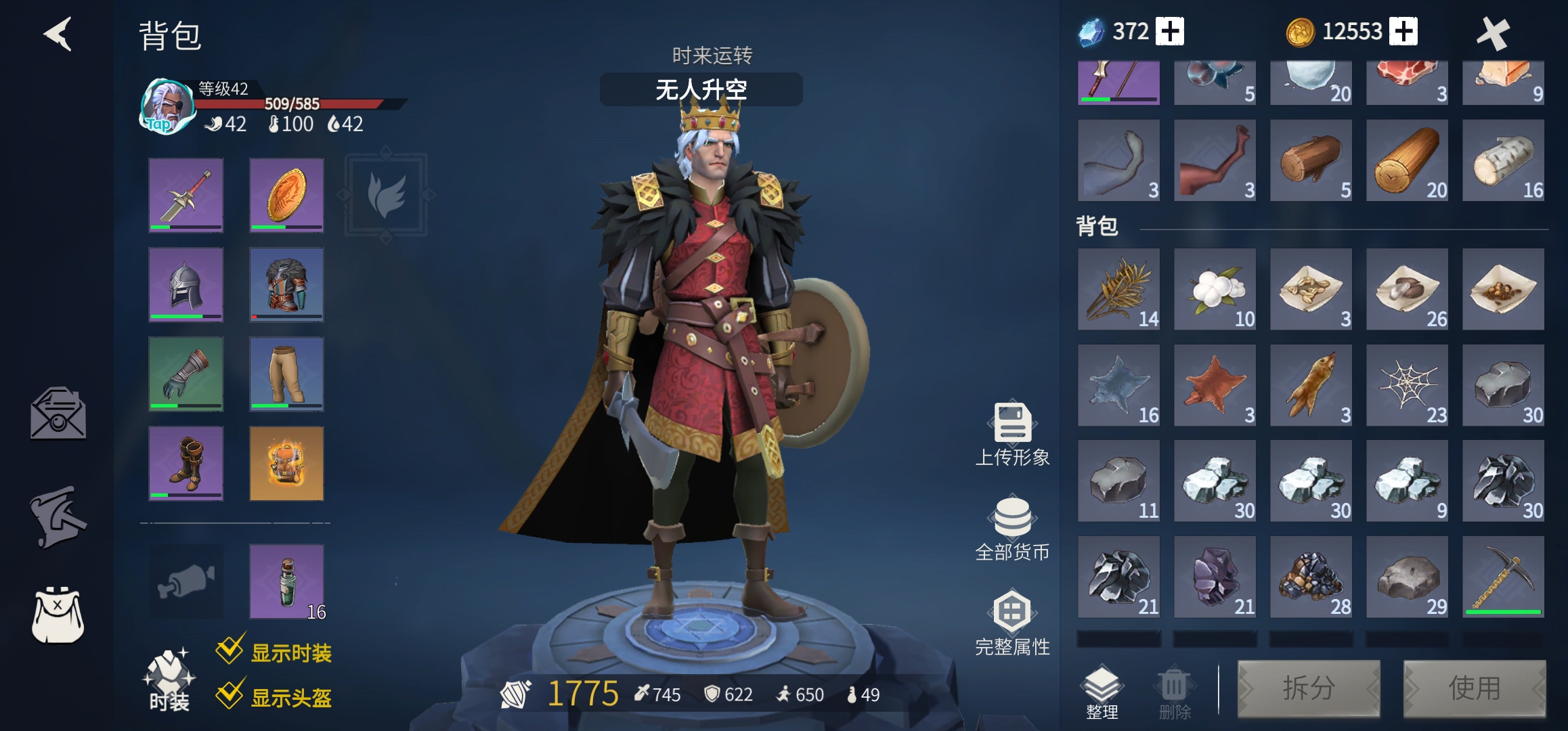Select the equipped steel helmet slot
The image size is (1568, 731).
pyautogui.click(x=186, y=284)
